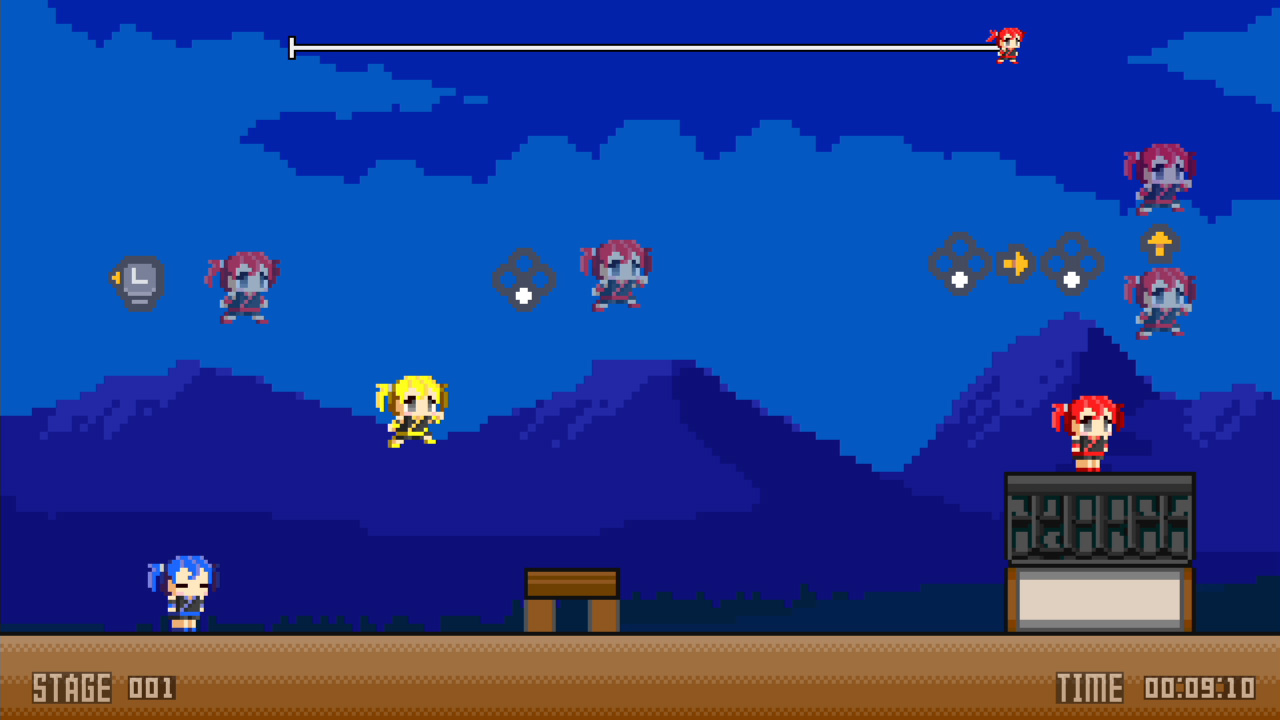1280x720 pixels.
Task: Click the 00:09:10 timer readout
Action: click(1202, 688)
